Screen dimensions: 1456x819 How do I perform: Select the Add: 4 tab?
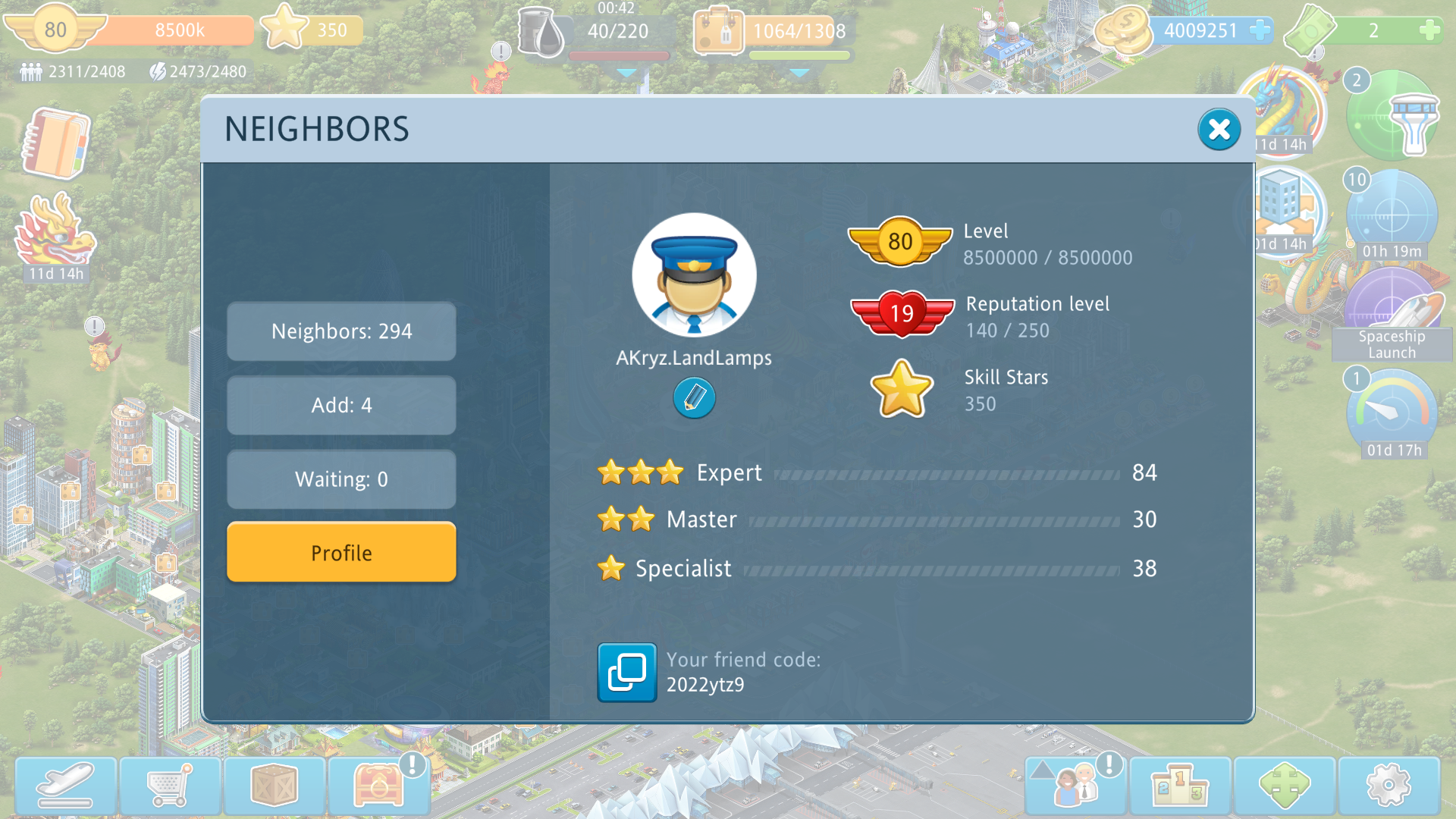pyautogui.click(x=341, y=405)
